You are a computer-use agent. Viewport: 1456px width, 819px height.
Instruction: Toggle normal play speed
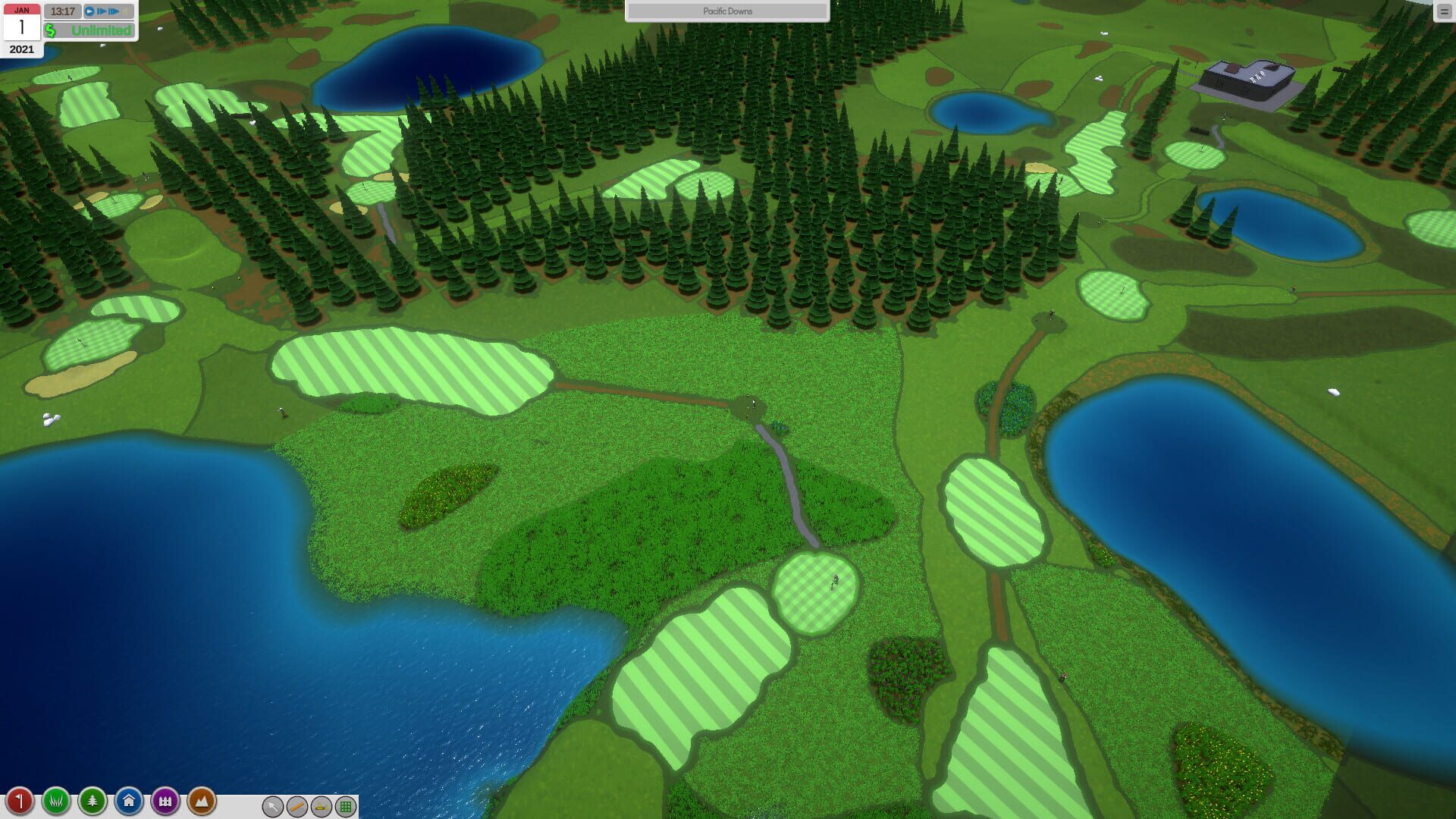(x=89, y=11)
